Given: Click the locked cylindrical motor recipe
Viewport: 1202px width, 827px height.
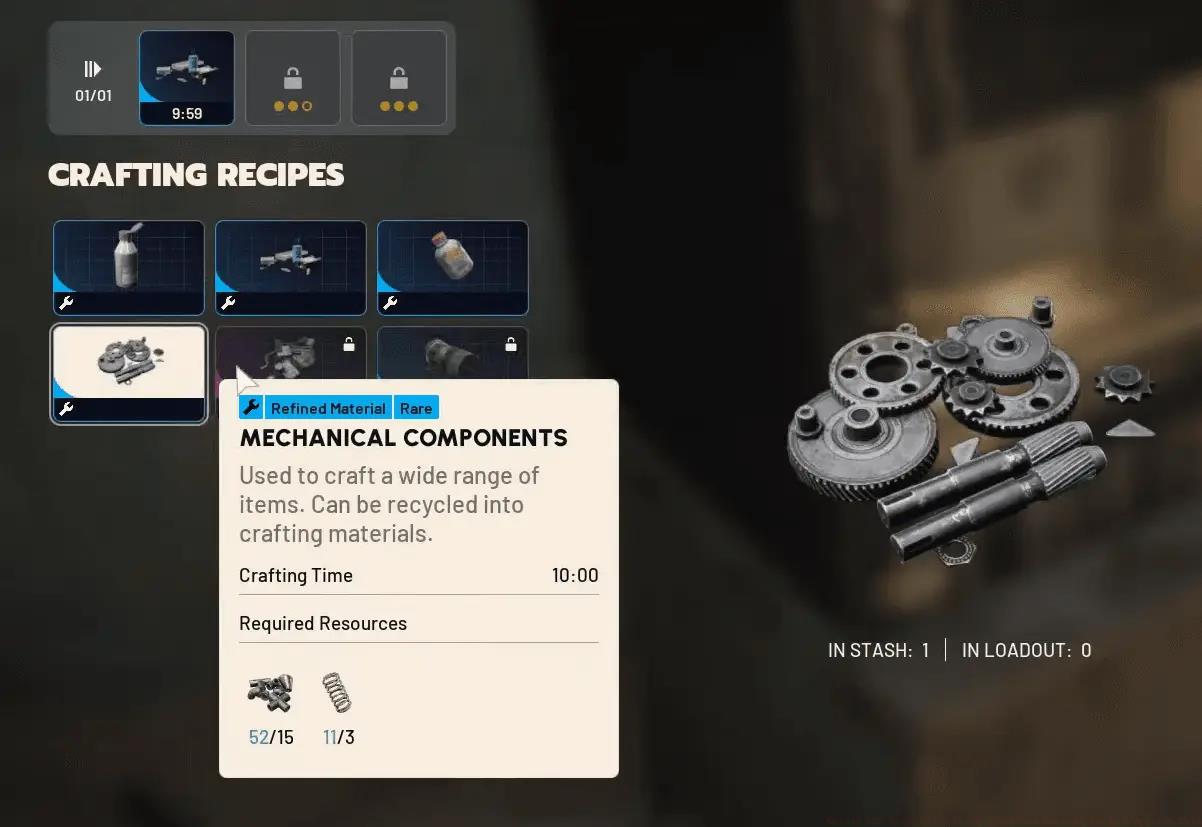Looking at the screenshot, I should 453,353.
